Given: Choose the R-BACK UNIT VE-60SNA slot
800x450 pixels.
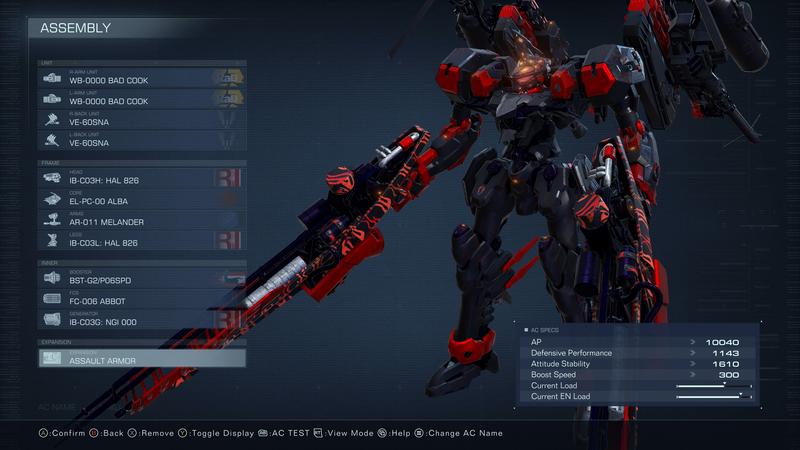Looking at the screenshot, I should pyautogui.click(x=141, y=120).
